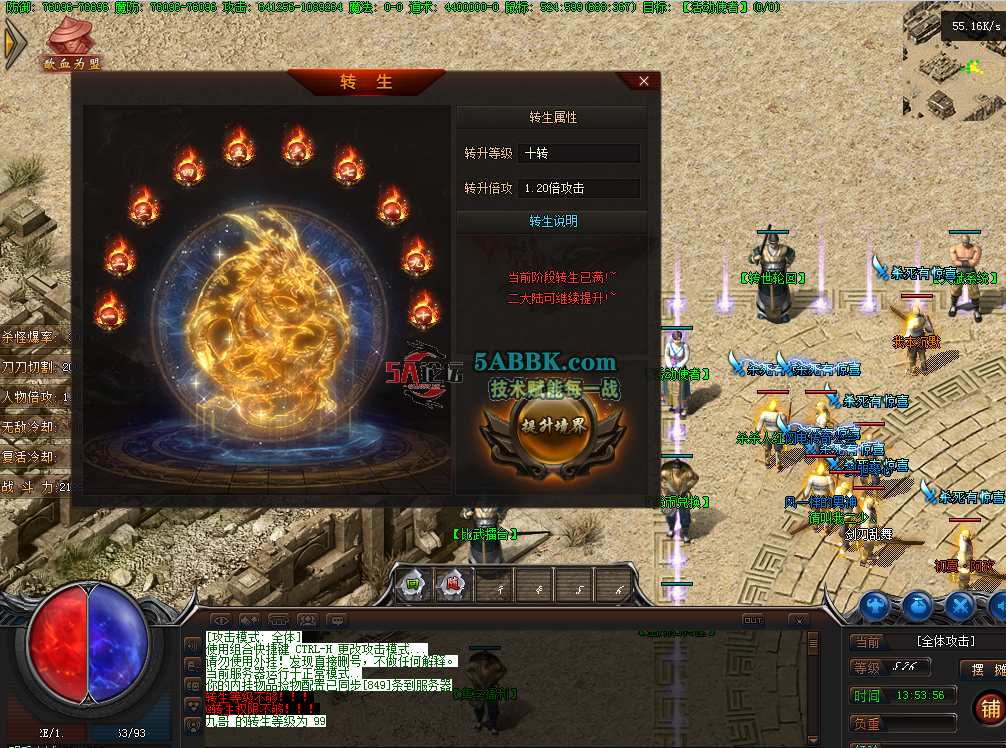The width and height of the screenshot is (1006, 748).
Task: Open the 歃血为盟 alliance icon
Action: click(x=70, y=43)
